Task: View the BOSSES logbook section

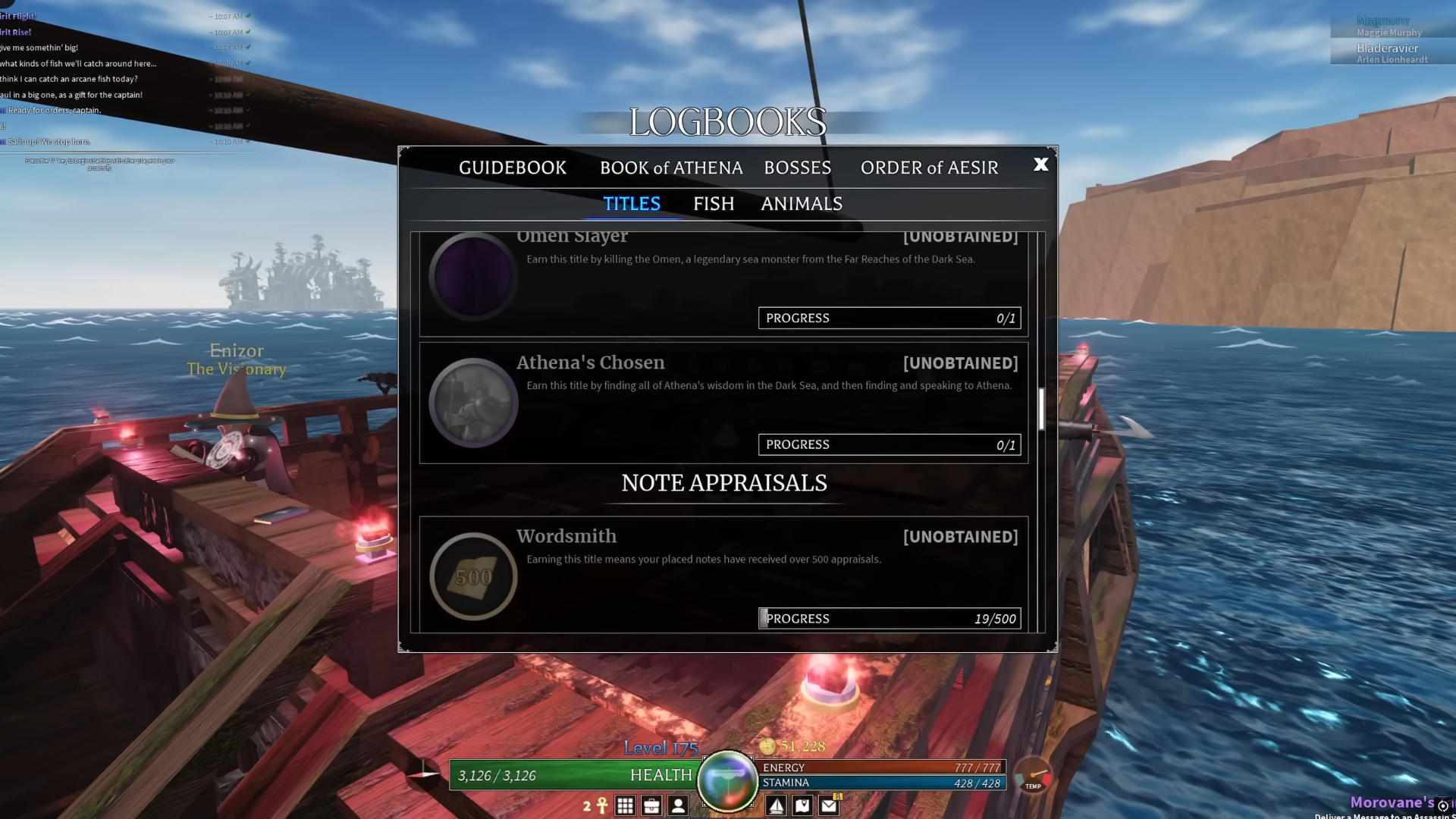Action: [x=798, y=168]
